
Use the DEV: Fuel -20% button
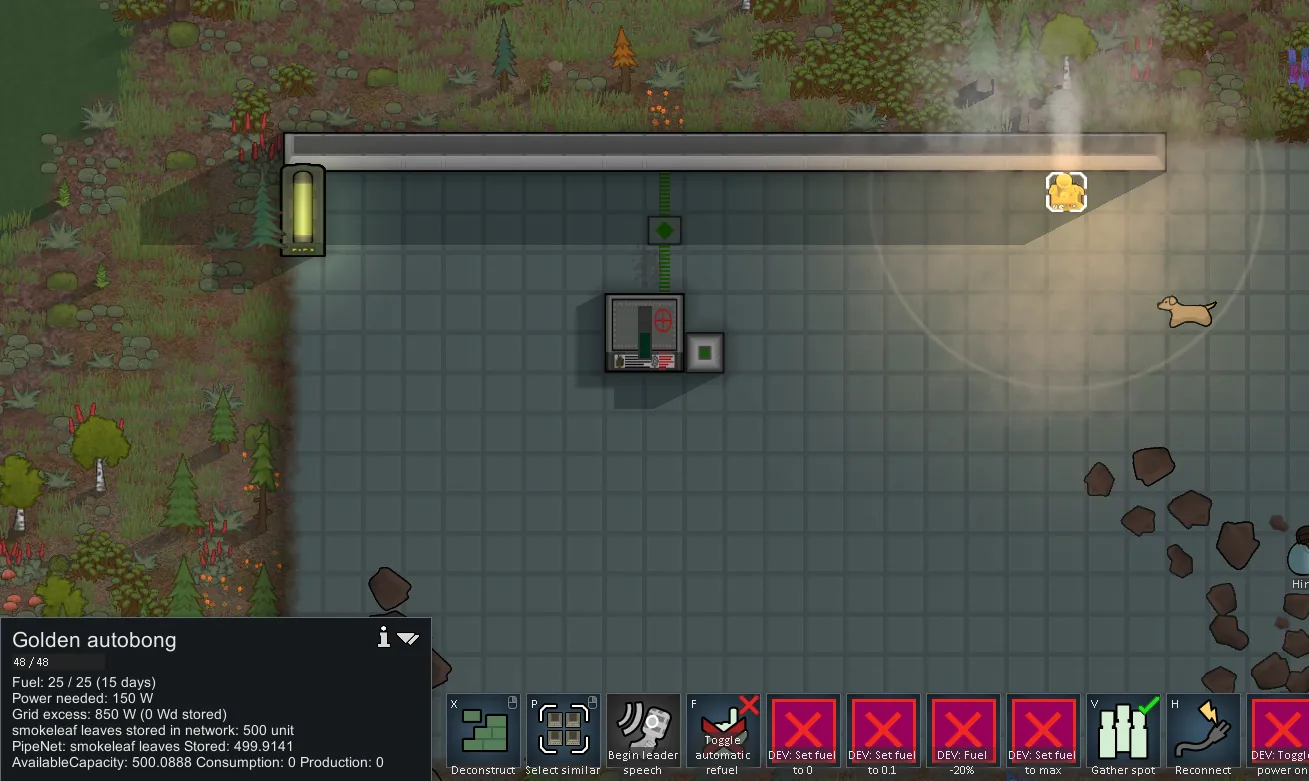point(963,731)
